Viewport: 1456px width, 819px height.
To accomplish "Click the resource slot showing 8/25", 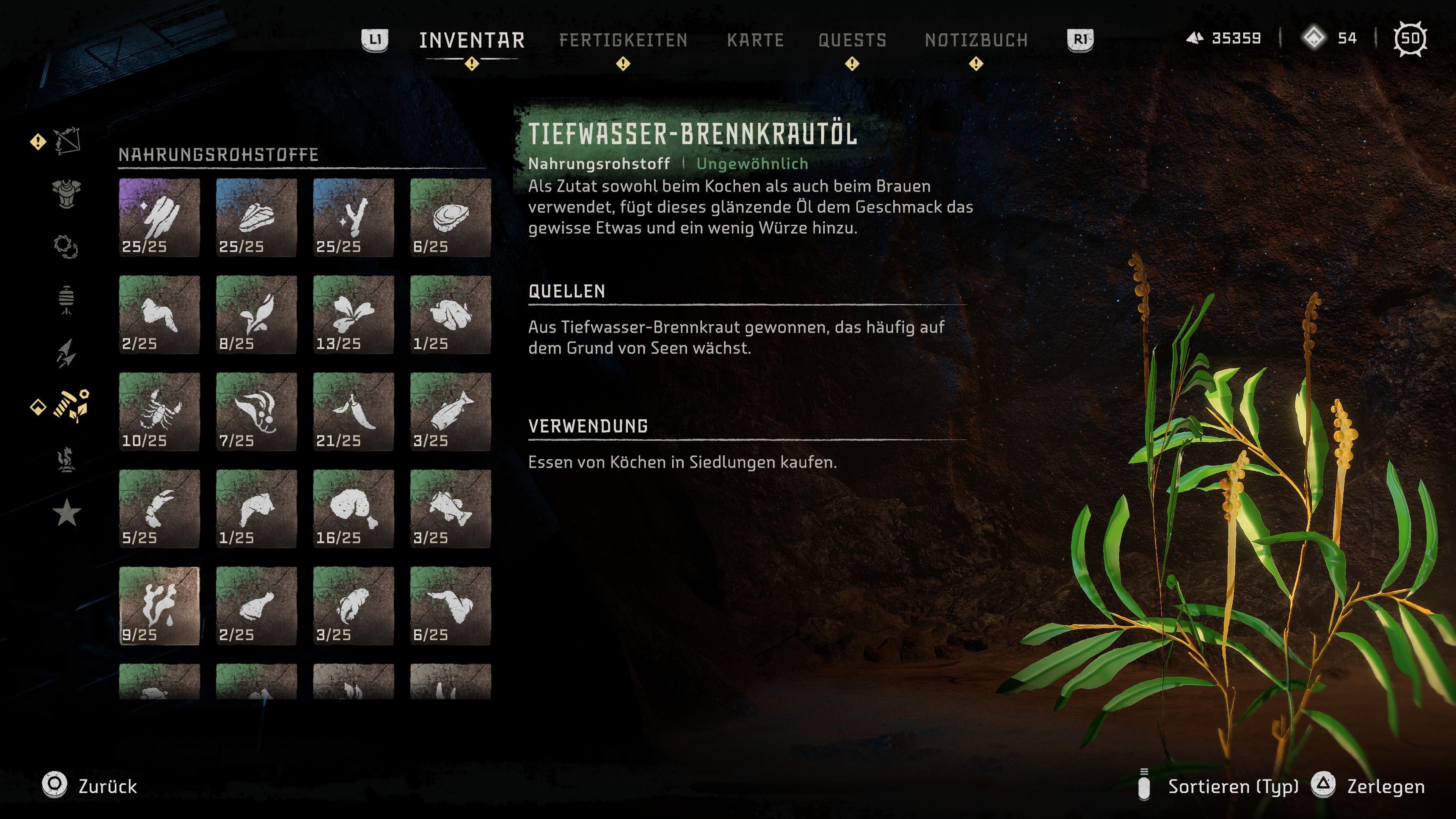I will point(256,315).
